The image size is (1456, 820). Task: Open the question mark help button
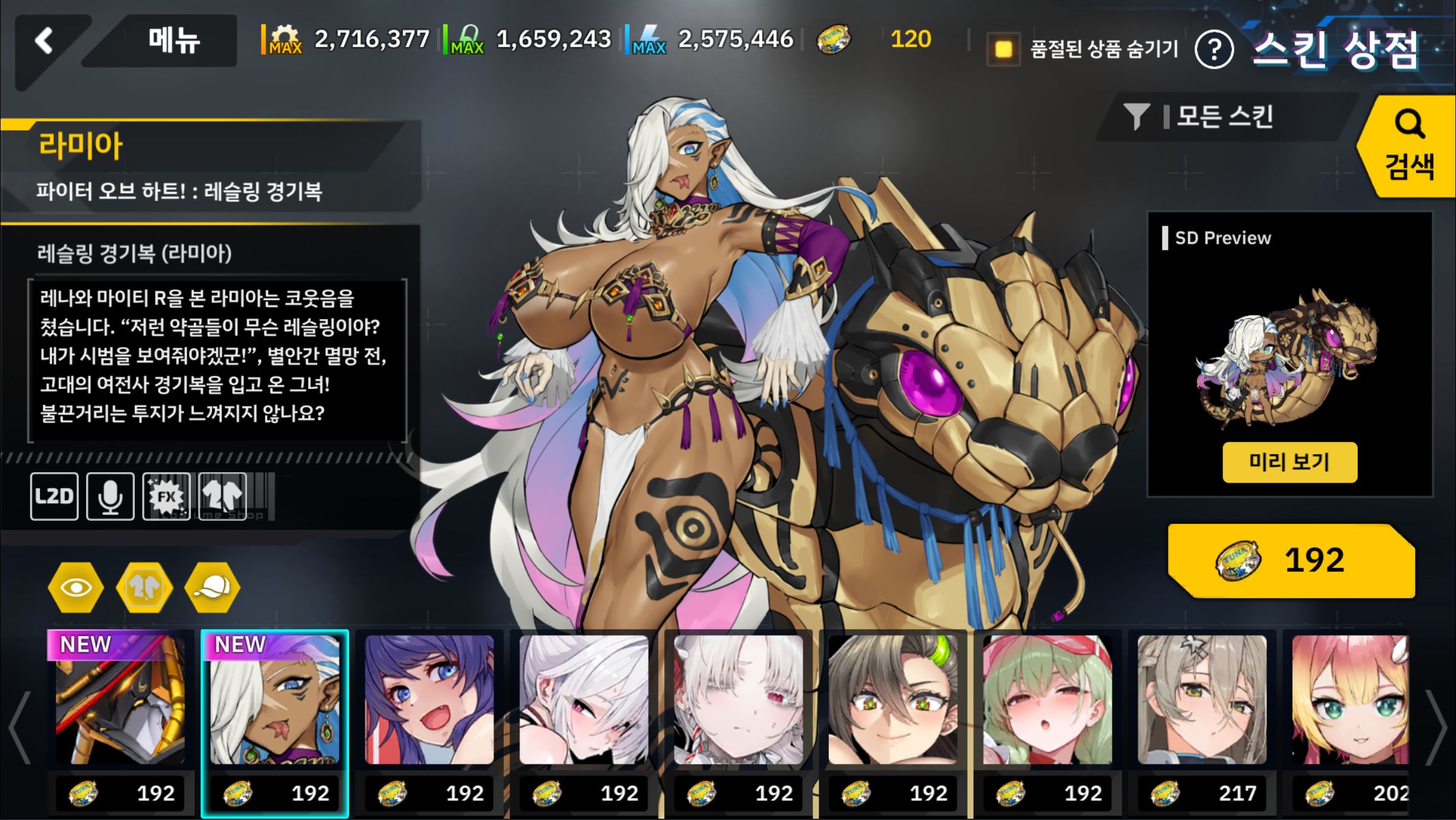tap(1214, 50)
